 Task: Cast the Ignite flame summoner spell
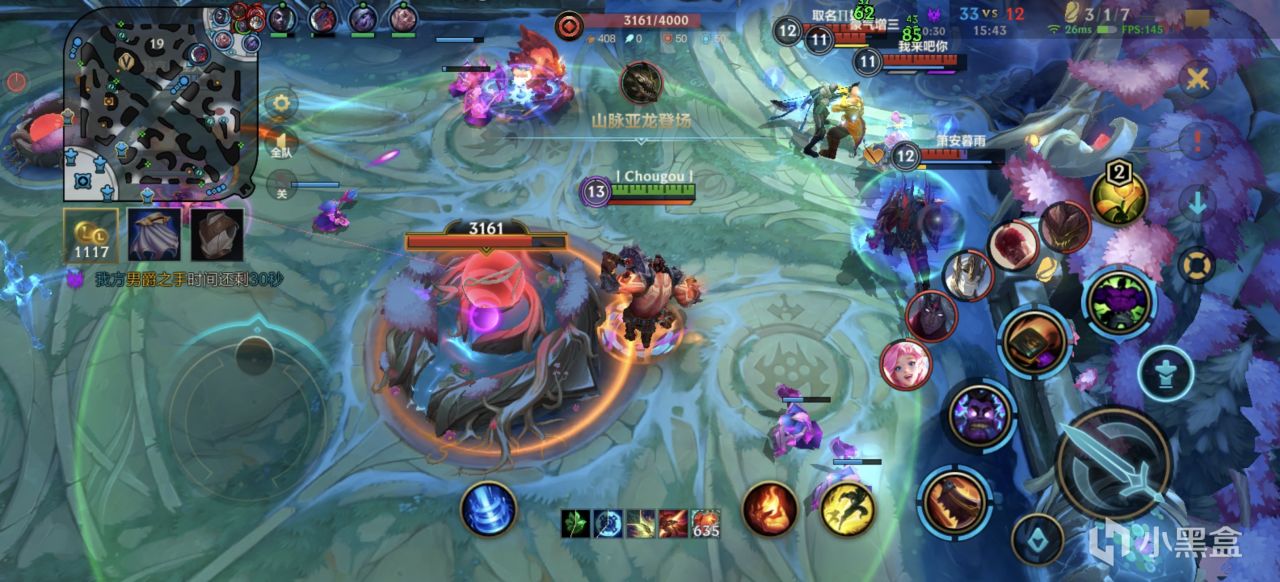[x=770, y=508]
